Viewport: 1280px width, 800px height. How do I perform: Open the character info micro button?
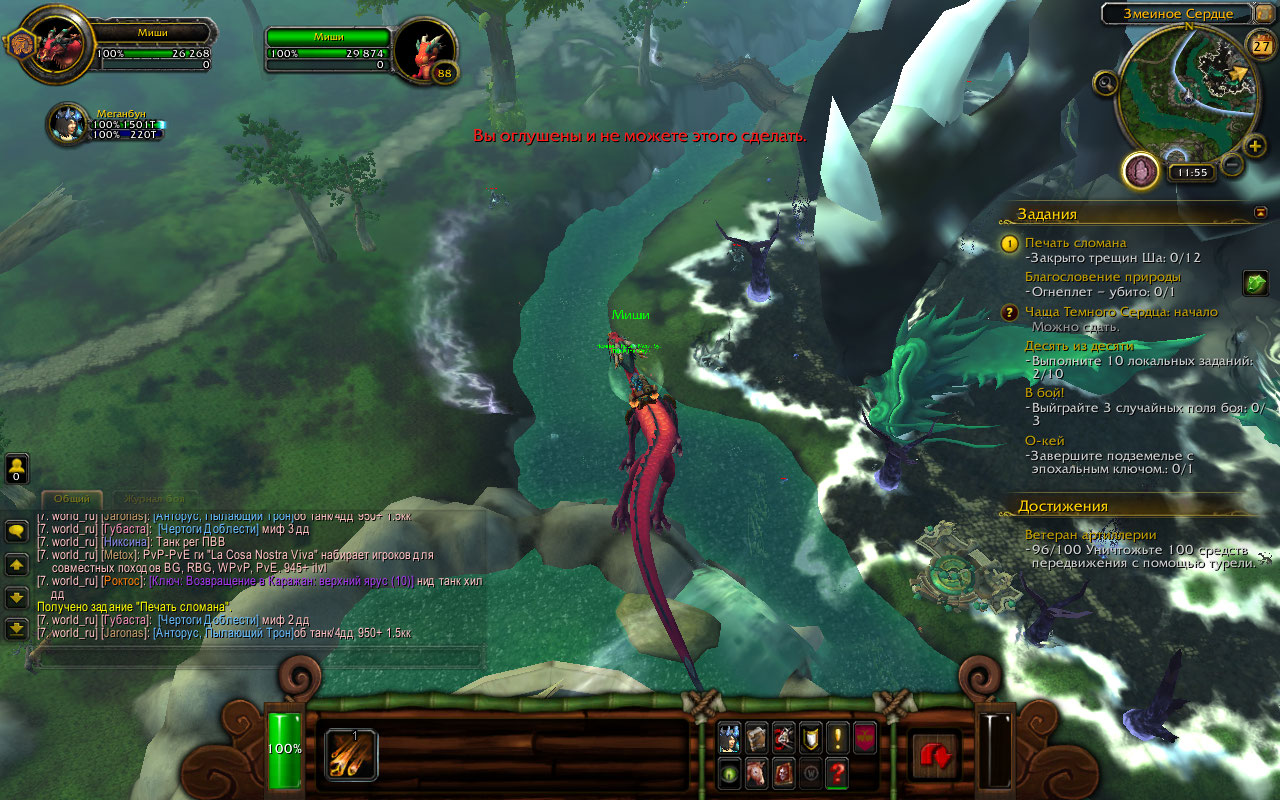730,738
